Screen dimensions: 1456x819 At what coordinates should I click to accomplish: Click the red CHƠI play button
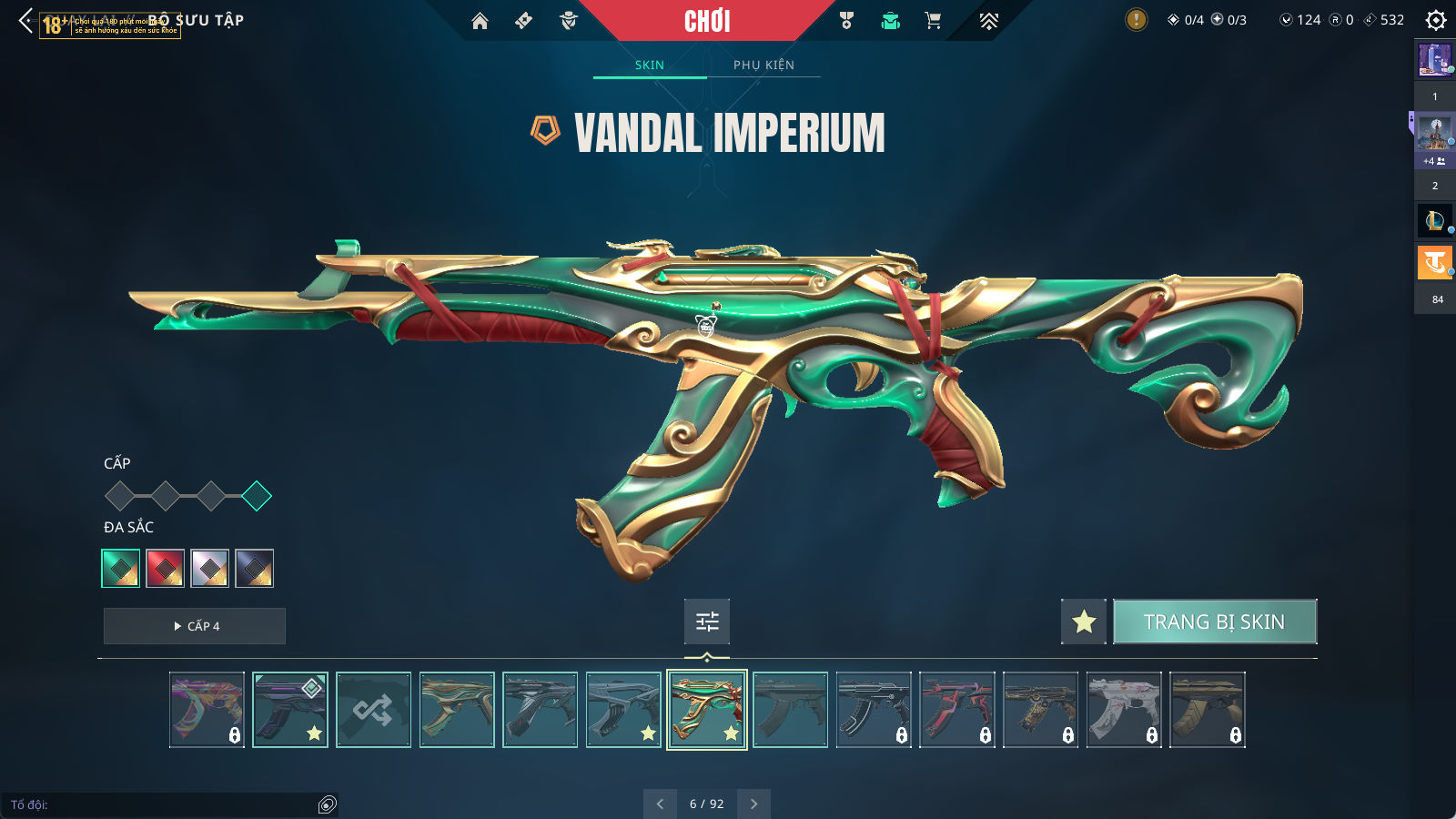click(x=707, y=20)
